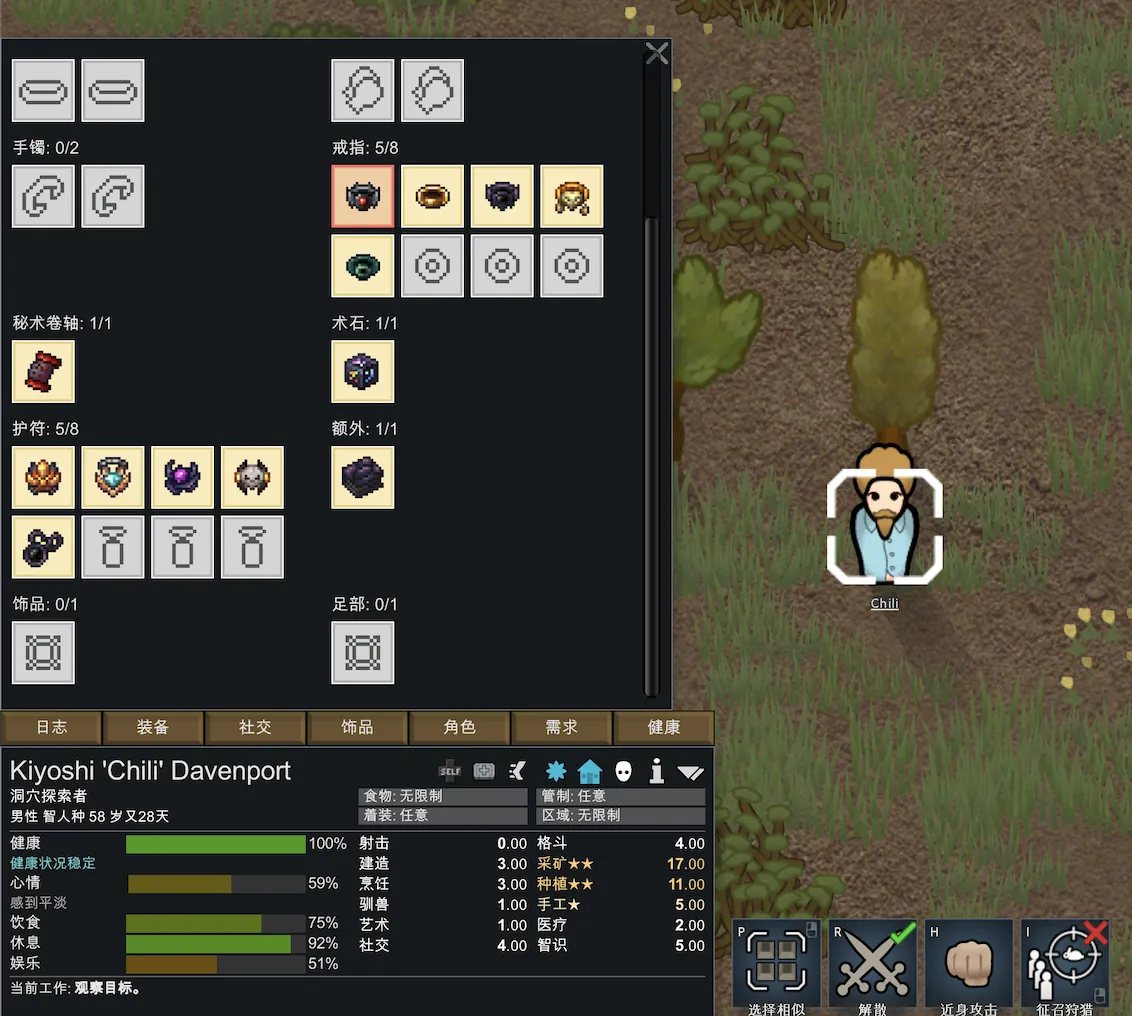1132x1016 pixels.
Task: Choose the red arcane scroll slot
Action: tap(43, 372)
